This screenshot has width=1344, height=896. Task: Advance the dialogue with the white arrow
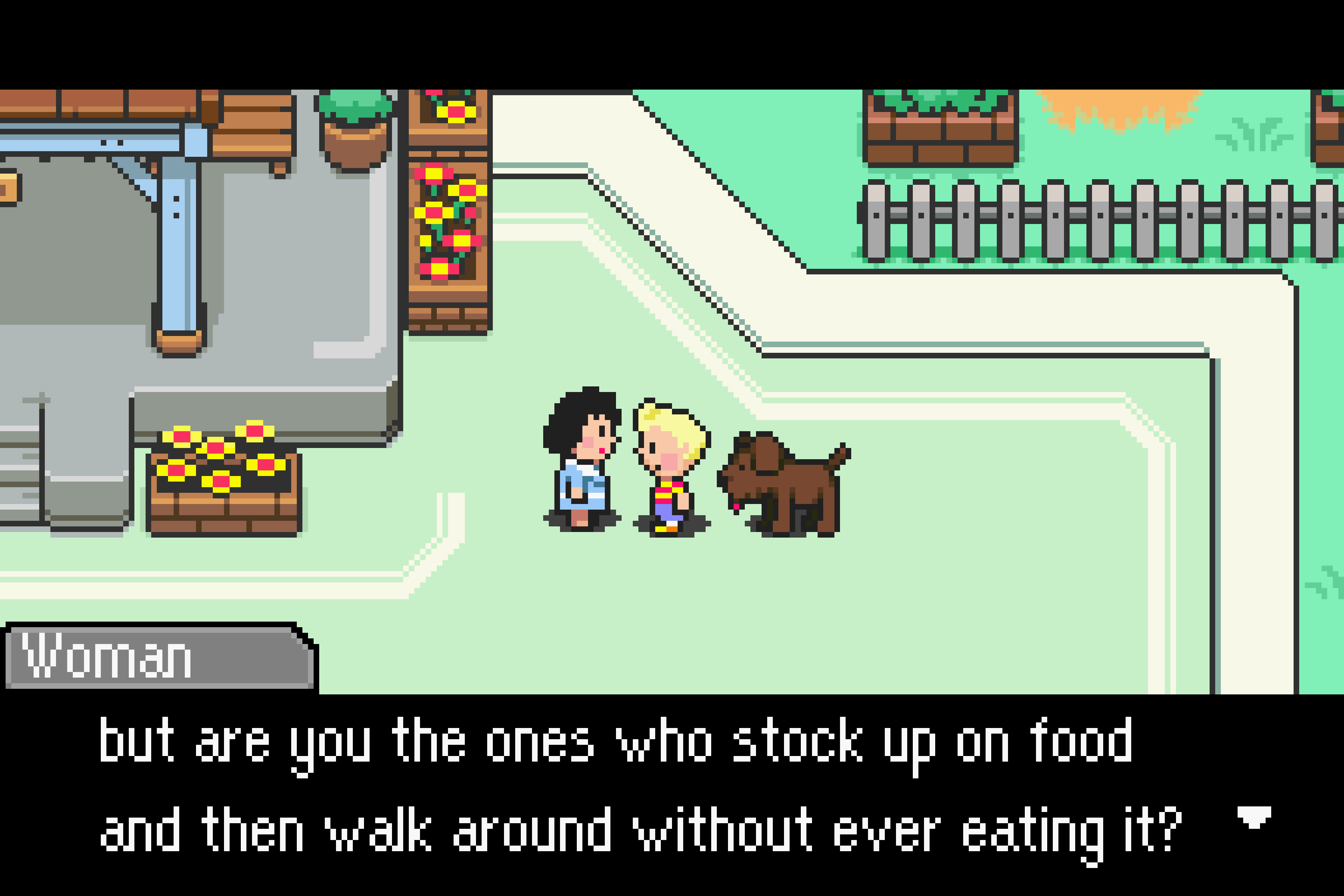[x=1254, y=817]
